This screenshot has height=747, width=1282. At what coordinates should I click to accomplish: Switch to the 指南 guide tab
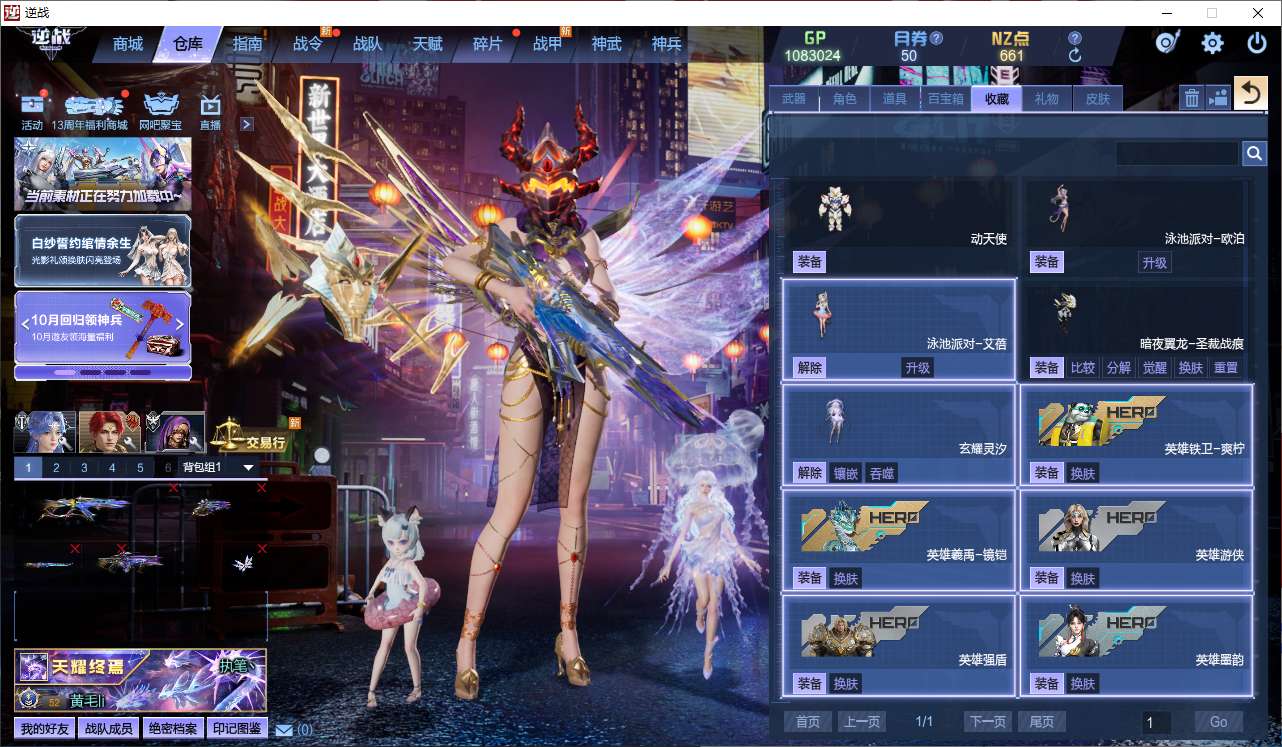point(247,44)
